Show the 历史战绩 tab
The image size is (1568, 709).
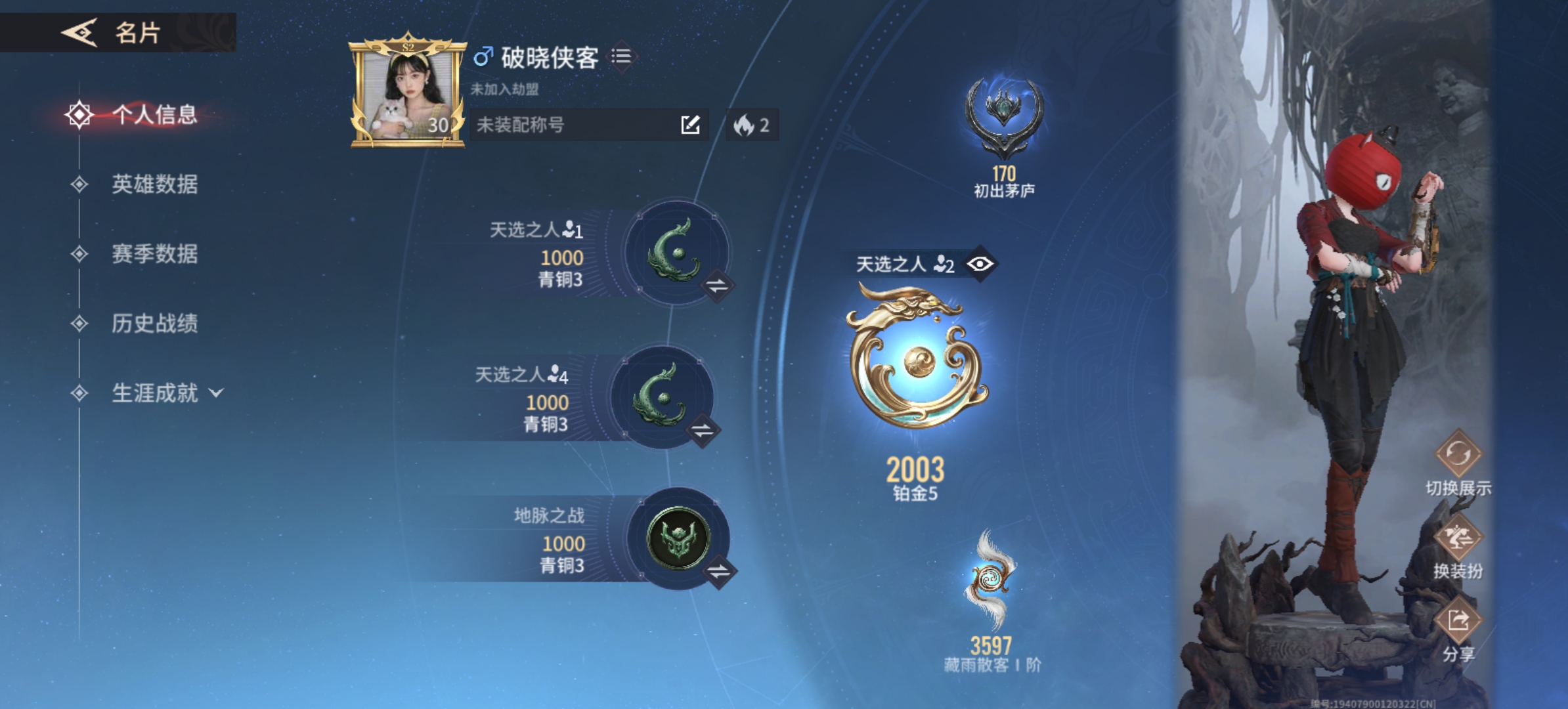(x=154, y=324)
